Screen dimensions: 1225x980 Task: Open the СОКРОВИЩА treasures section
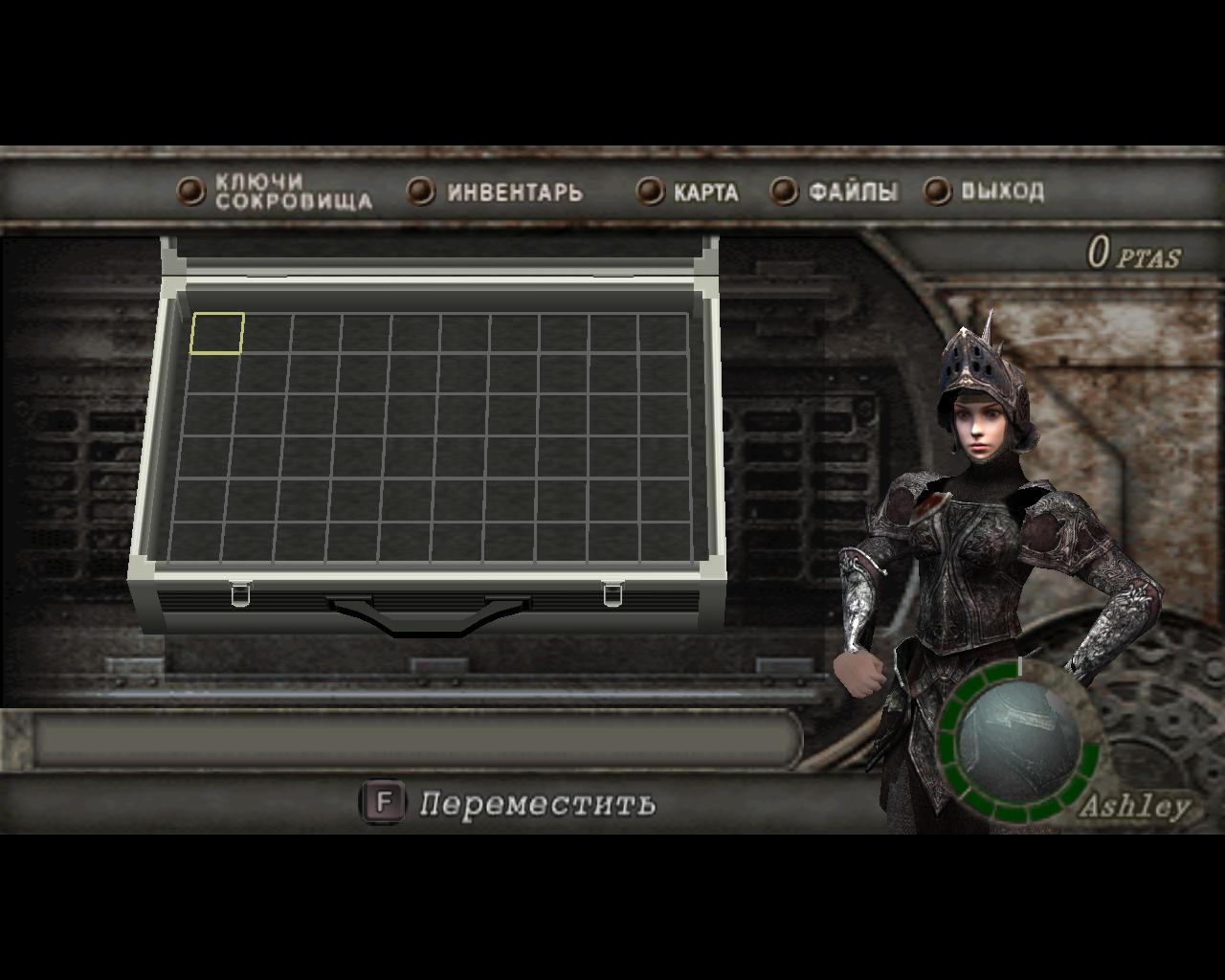[x=296, y=199]
